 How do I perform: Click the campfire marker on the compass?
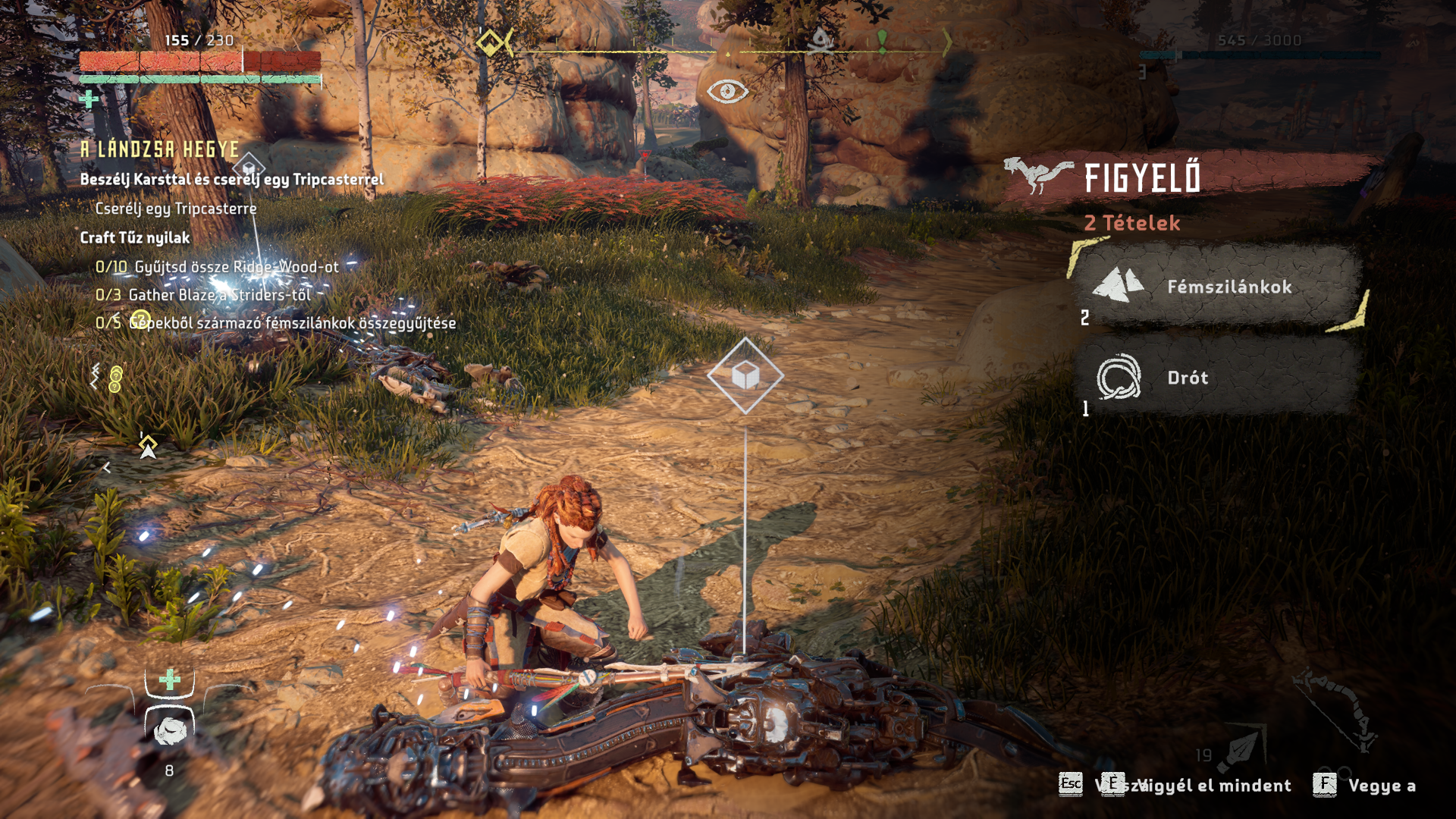click(821, 41)
